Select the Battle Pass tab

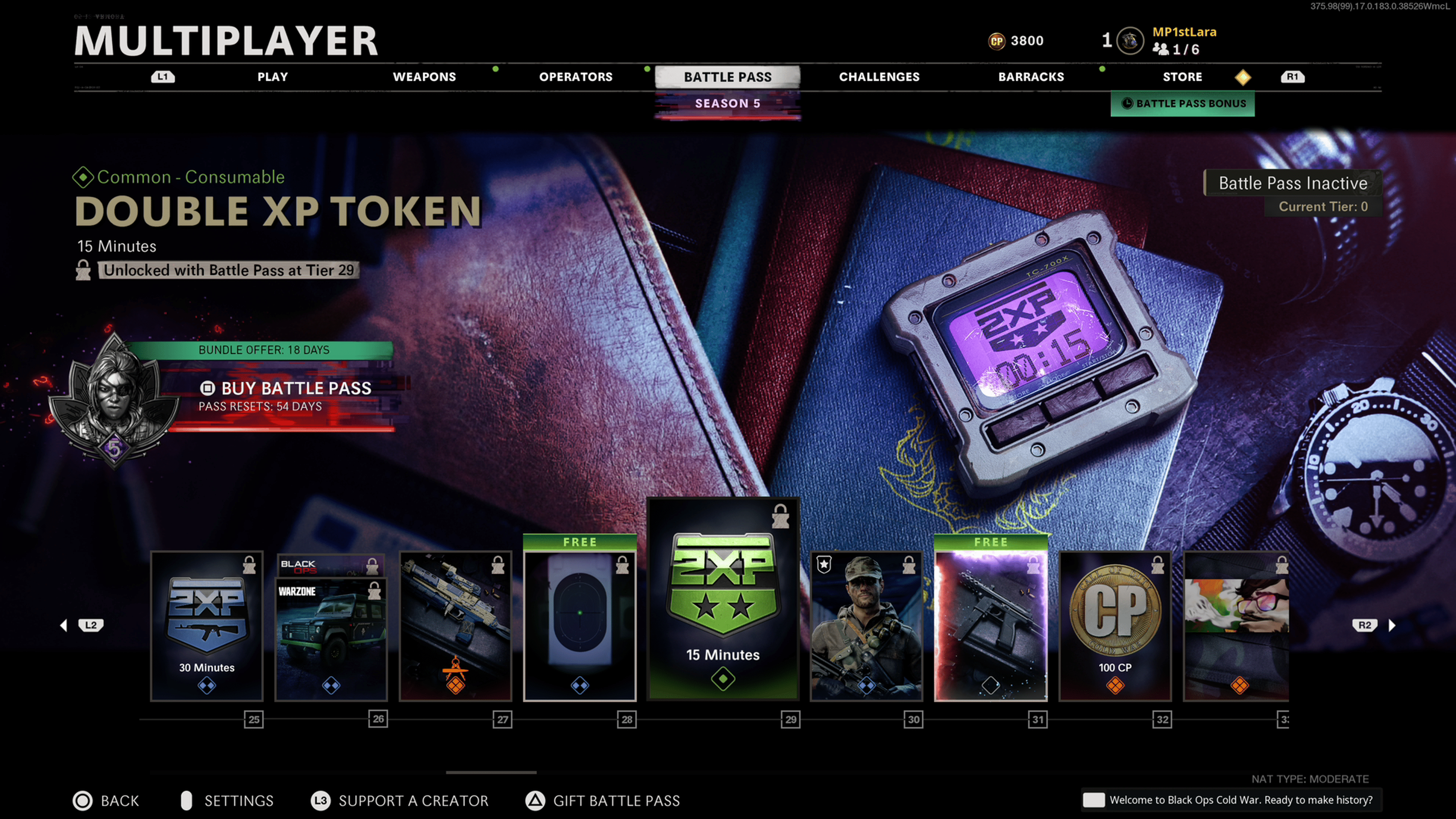click(728, 77)
